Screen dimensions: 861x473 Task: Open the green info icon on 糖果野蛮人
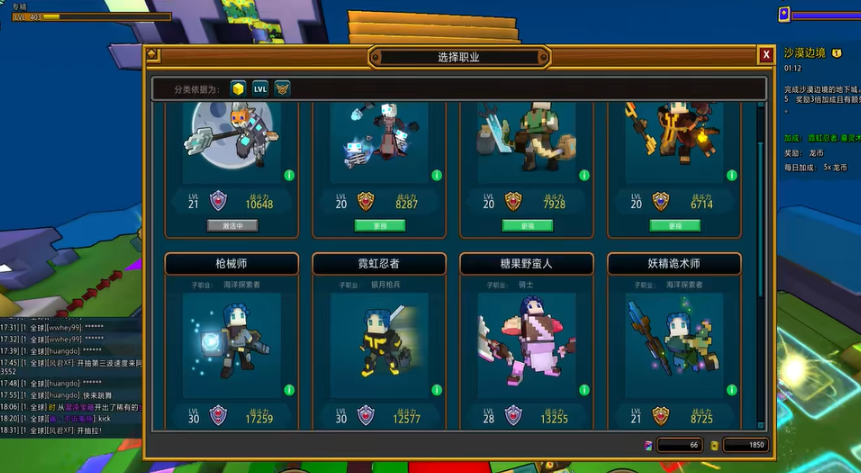[583, 390]
